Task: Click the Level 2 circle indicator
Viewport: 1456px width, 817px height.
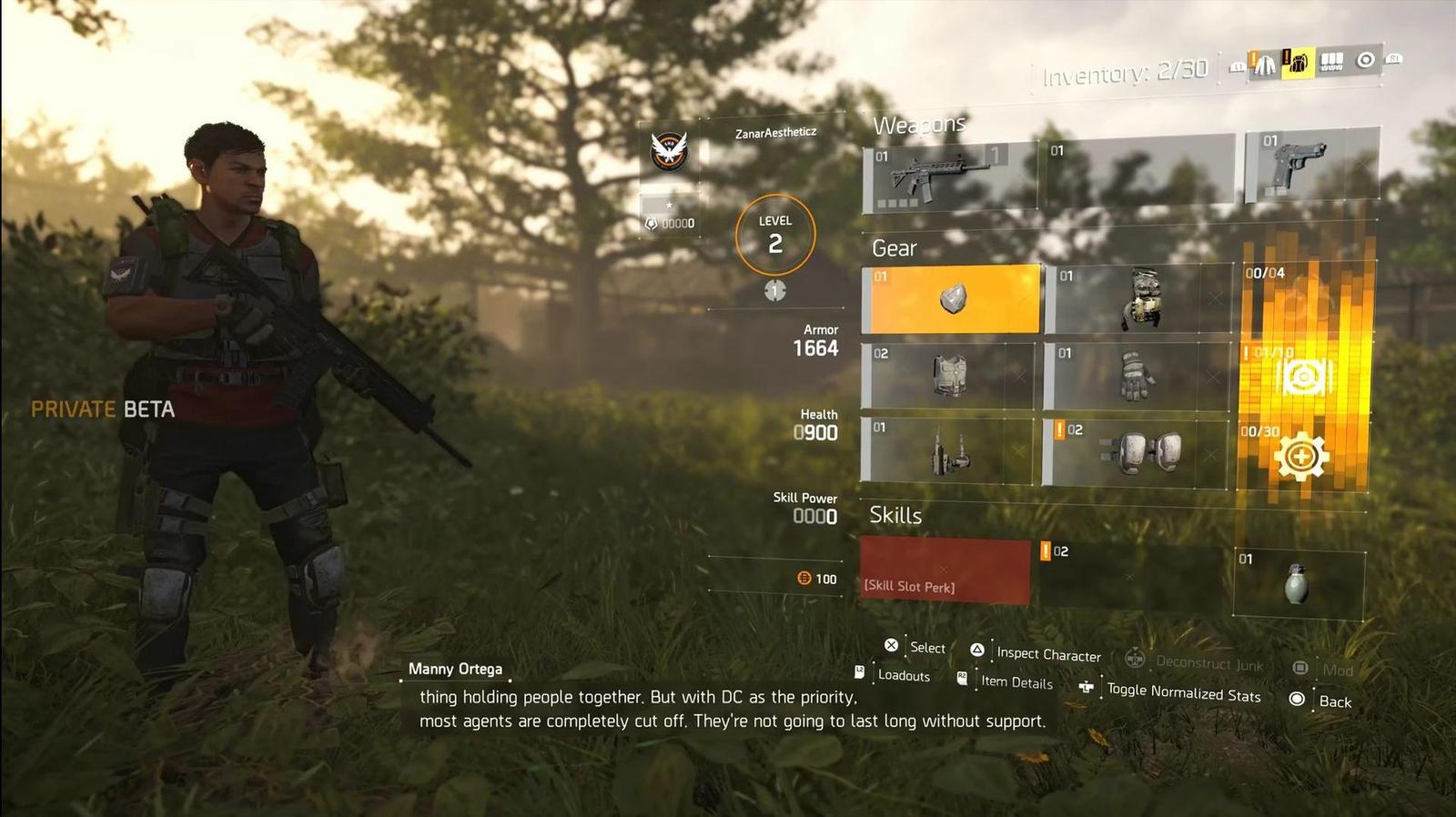Action: 775,235
